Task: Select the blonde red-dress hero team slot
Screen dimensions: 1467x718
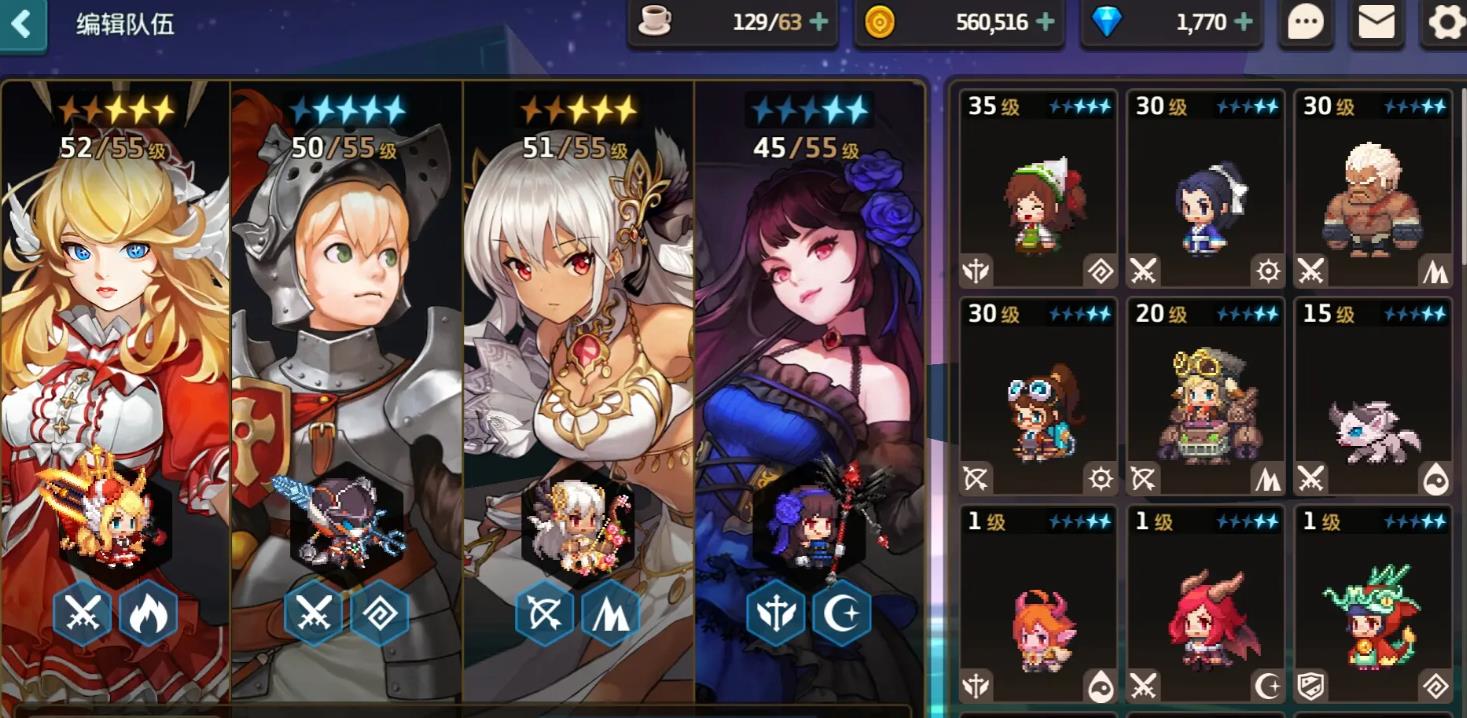Action: tap(116, 390)
